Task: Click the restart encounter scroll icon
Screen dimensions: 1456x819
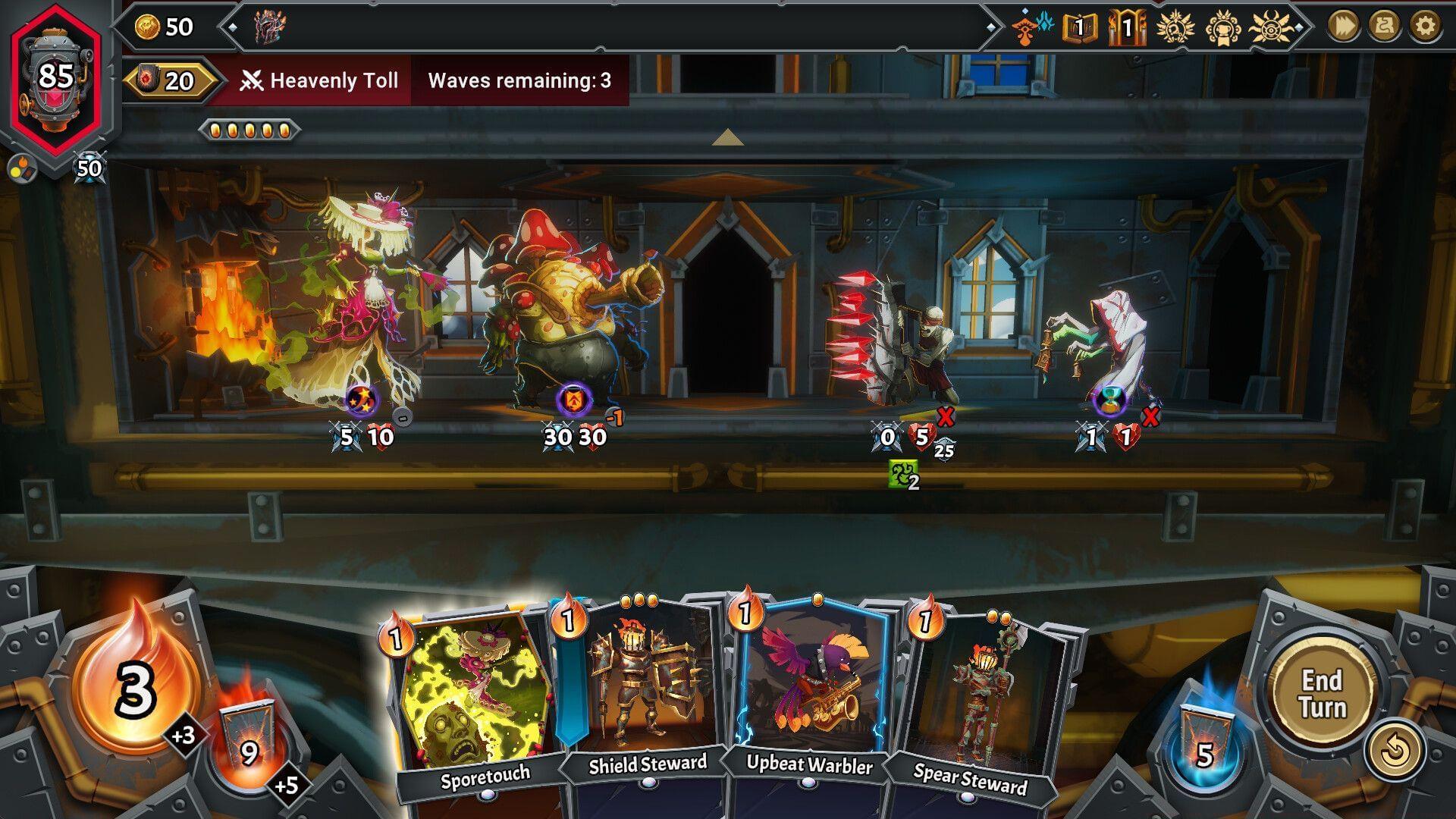Action: click(x=1385, y=24)
